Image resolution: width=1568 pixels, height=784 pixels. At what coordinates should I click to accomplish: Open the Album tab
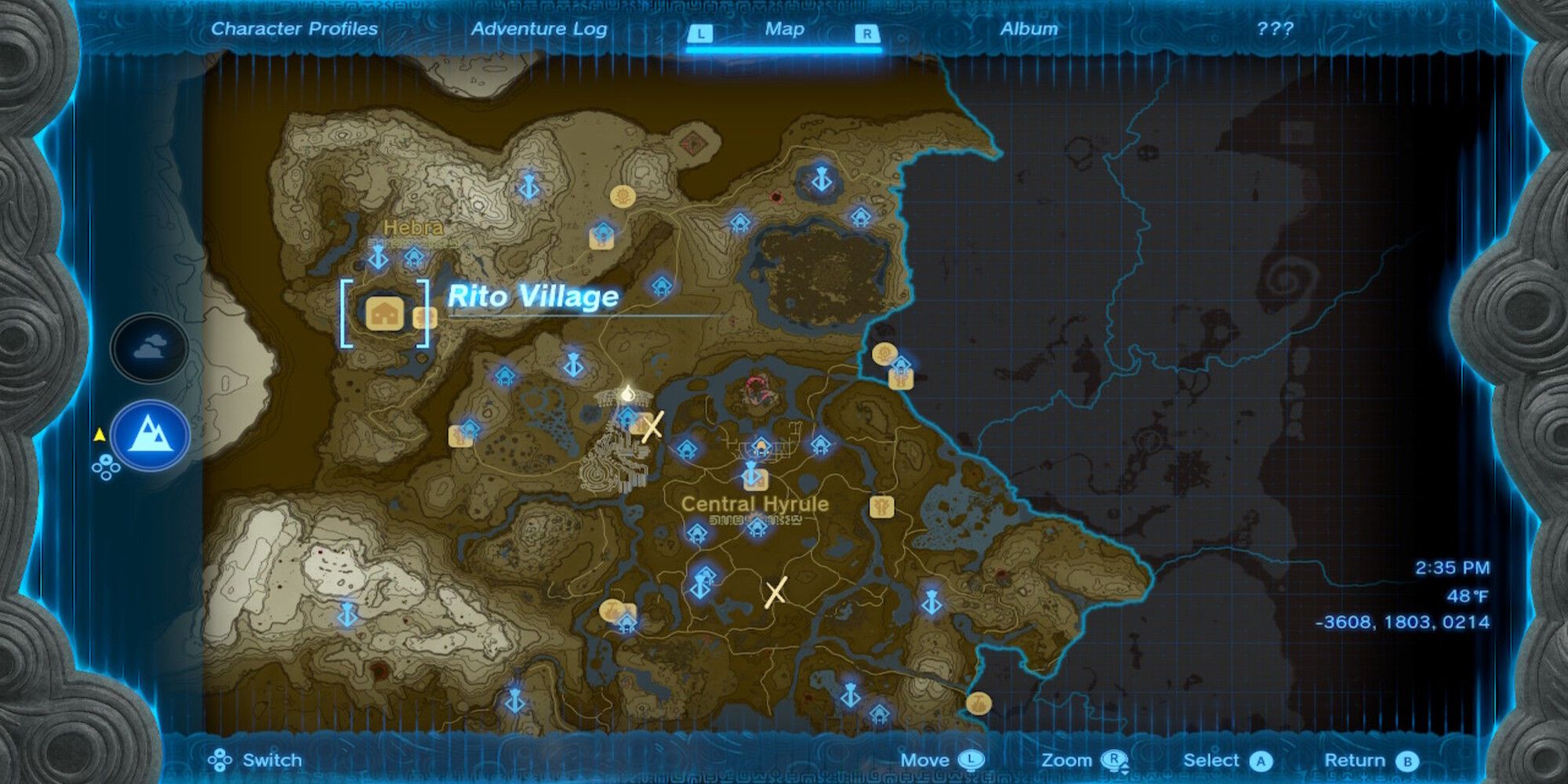click(1029, 29)
